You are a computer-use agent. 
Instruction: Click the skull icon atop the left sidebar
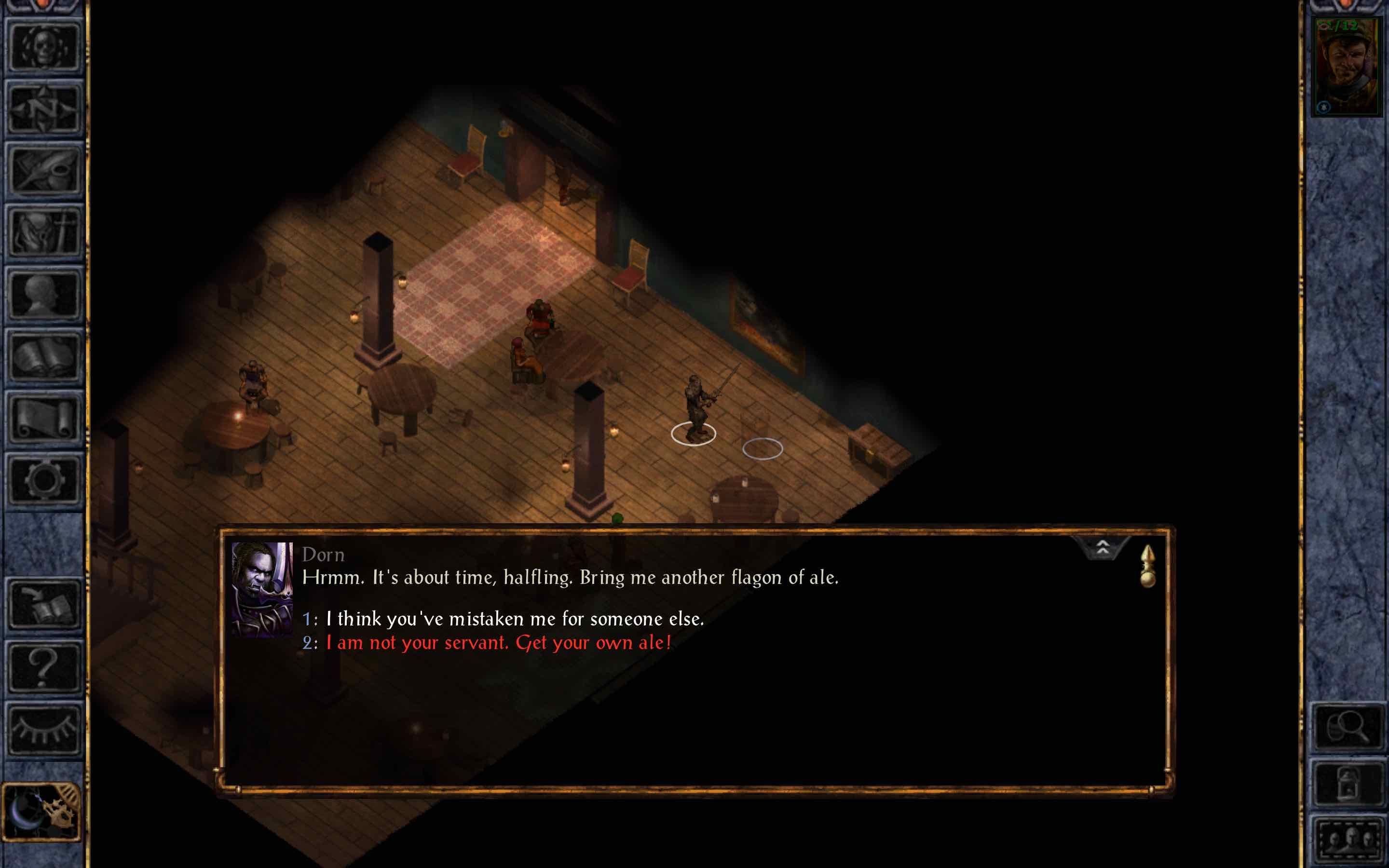click(43, 47)
